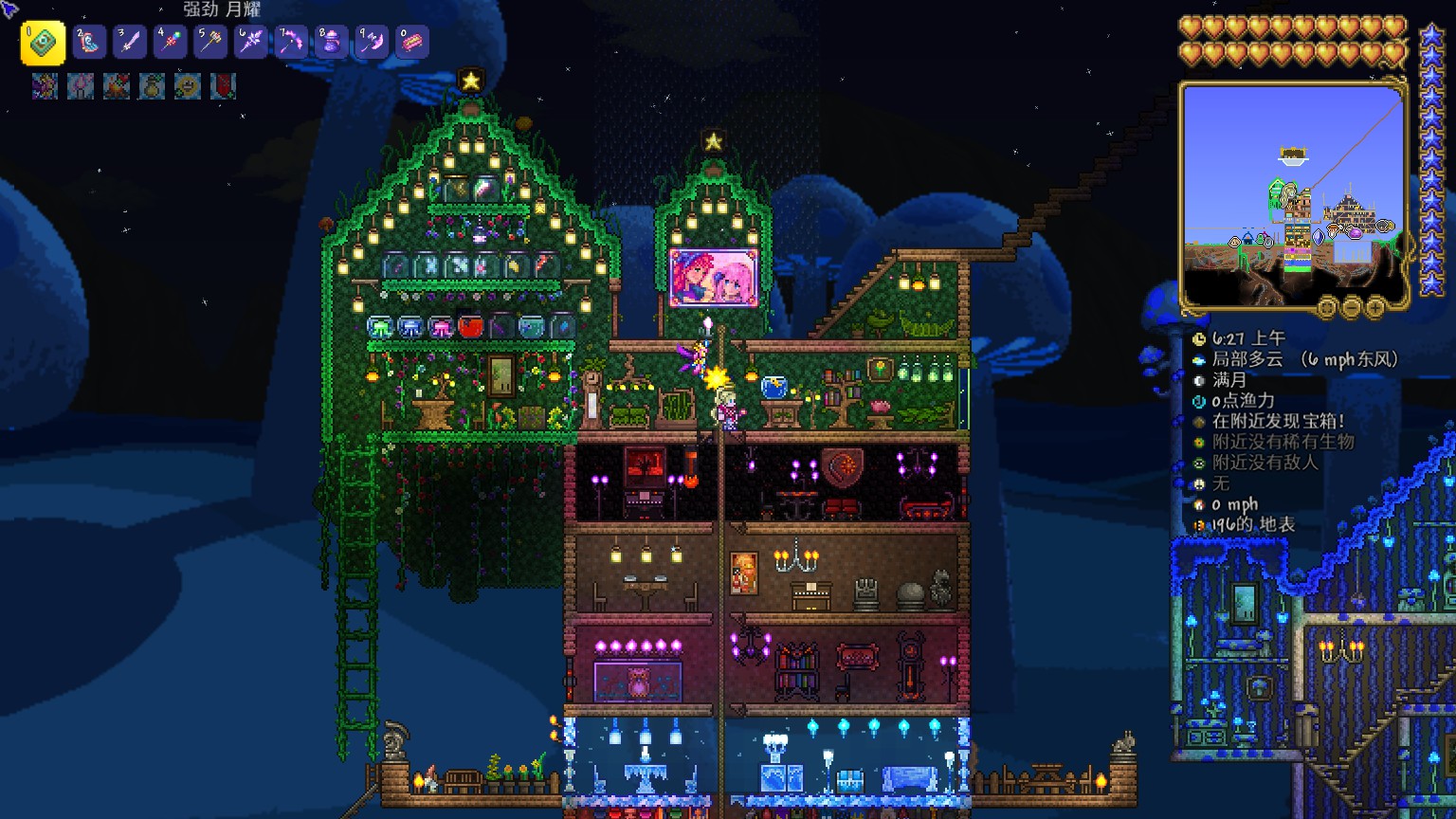This screenshot has height=819, width=1456.
Task: Click the red banner buff icon
Action: 223,86
